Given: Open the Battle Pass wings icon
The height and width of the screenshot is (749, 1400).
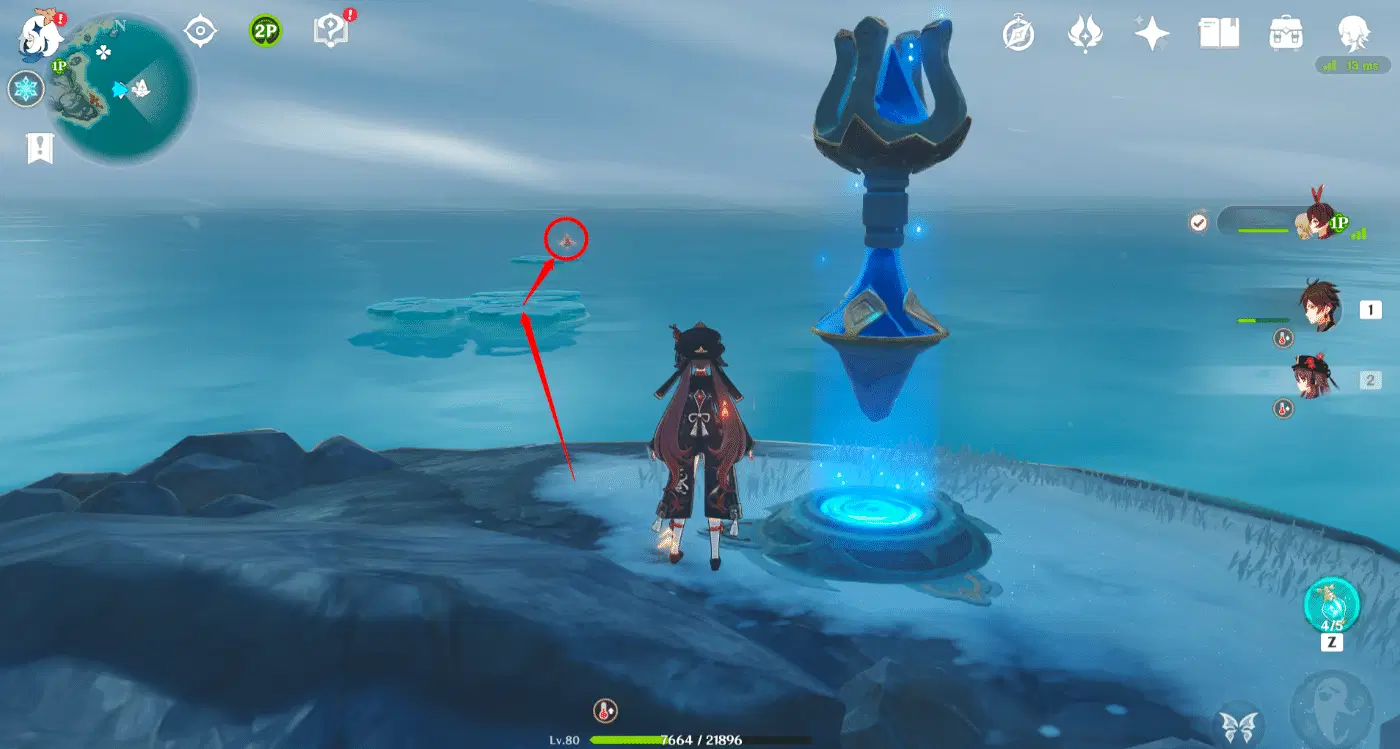Looking at the screenshot, I should click(1087, 32).
